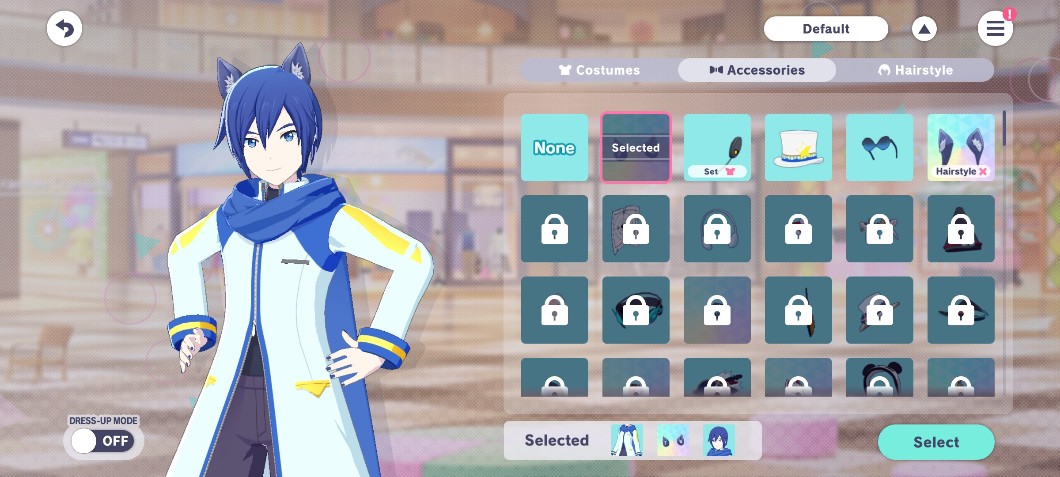This screenshot has height=477, width=1060.
Task: Select the feather accessory marked Set
Action: tap(717, 148)
